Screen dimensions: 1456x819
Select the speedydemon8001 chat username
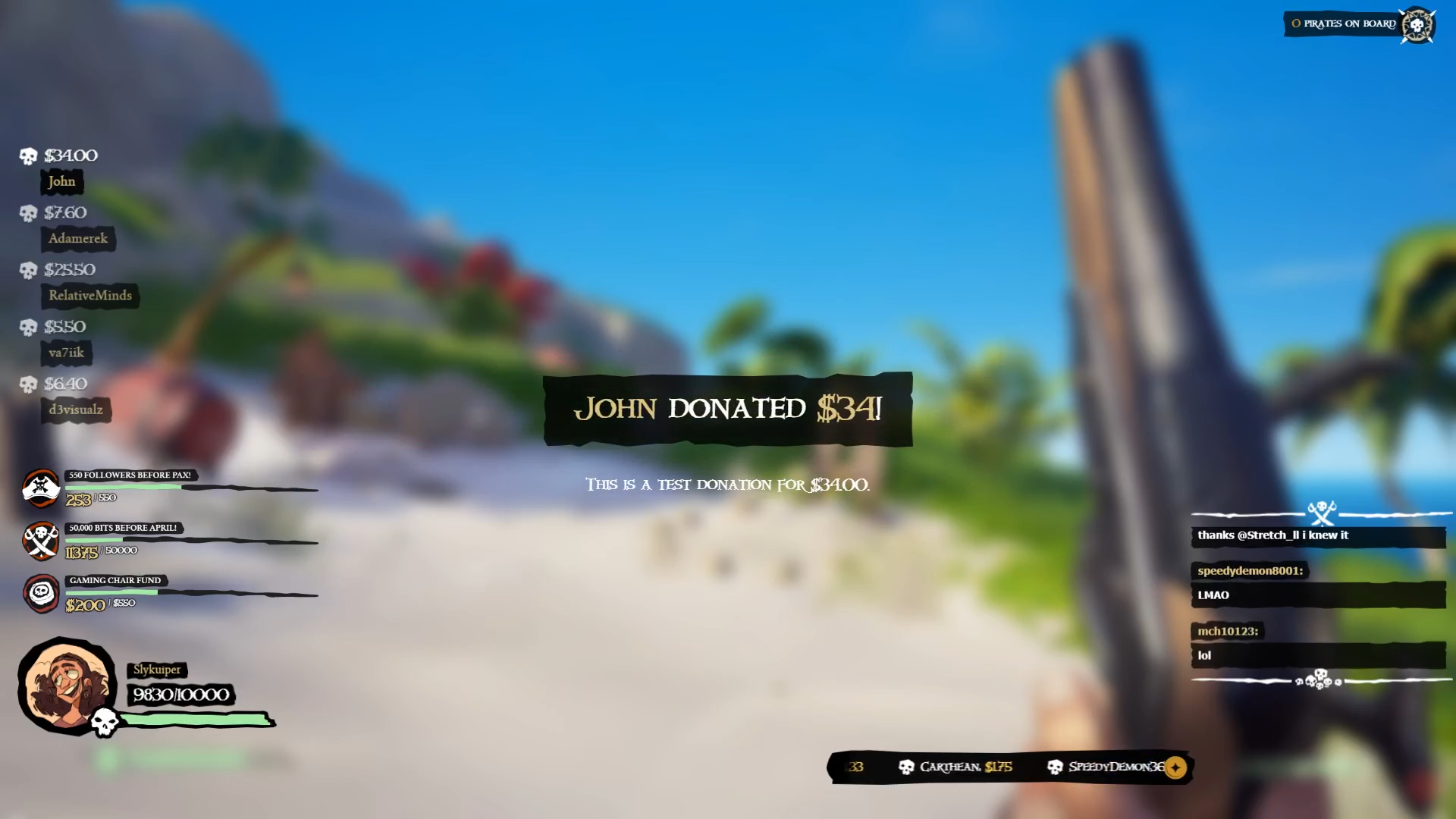[x=1250, y=571]
